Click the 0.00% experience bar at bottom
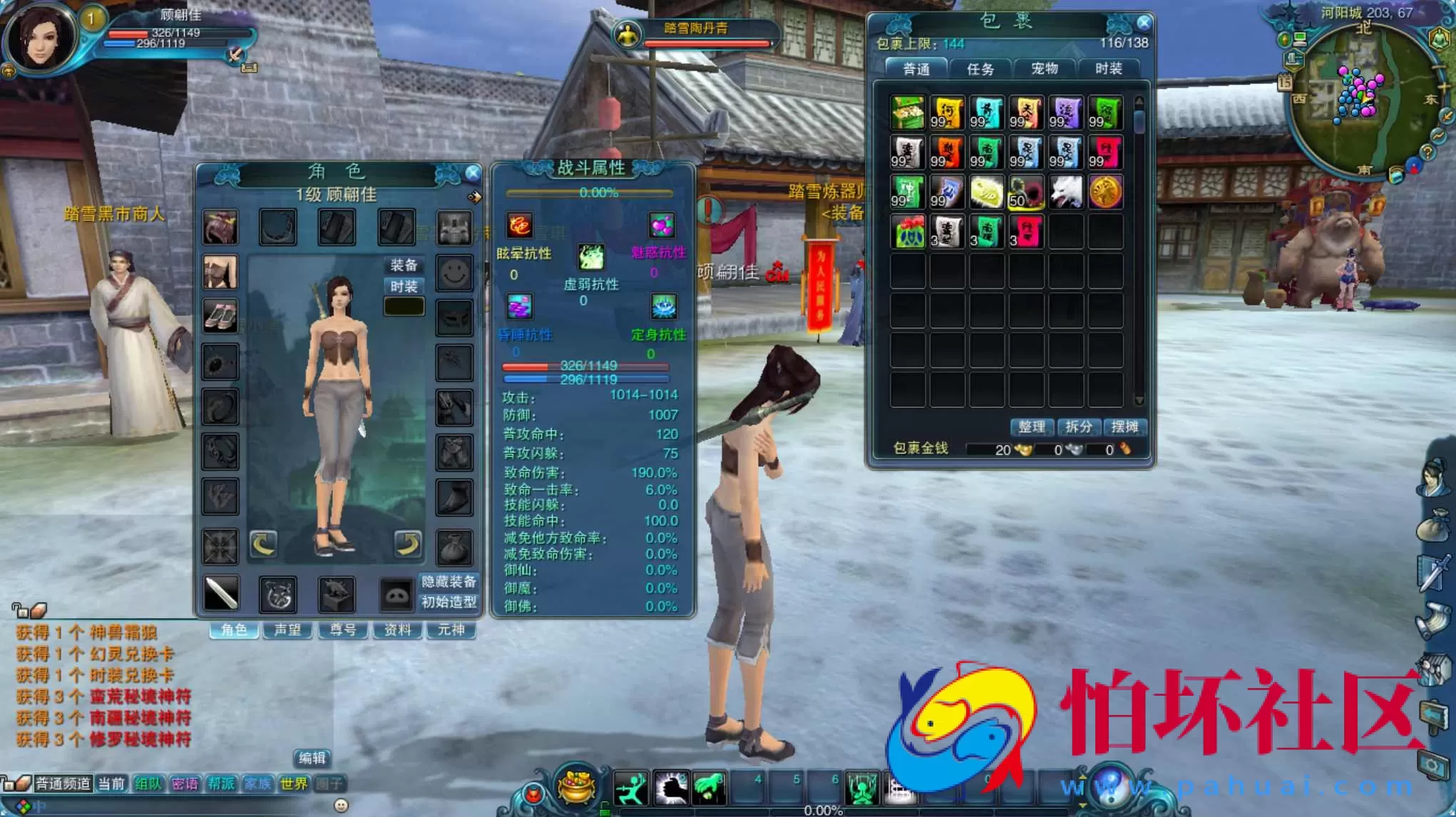1456x817 pixels. (x=824, y=811)
